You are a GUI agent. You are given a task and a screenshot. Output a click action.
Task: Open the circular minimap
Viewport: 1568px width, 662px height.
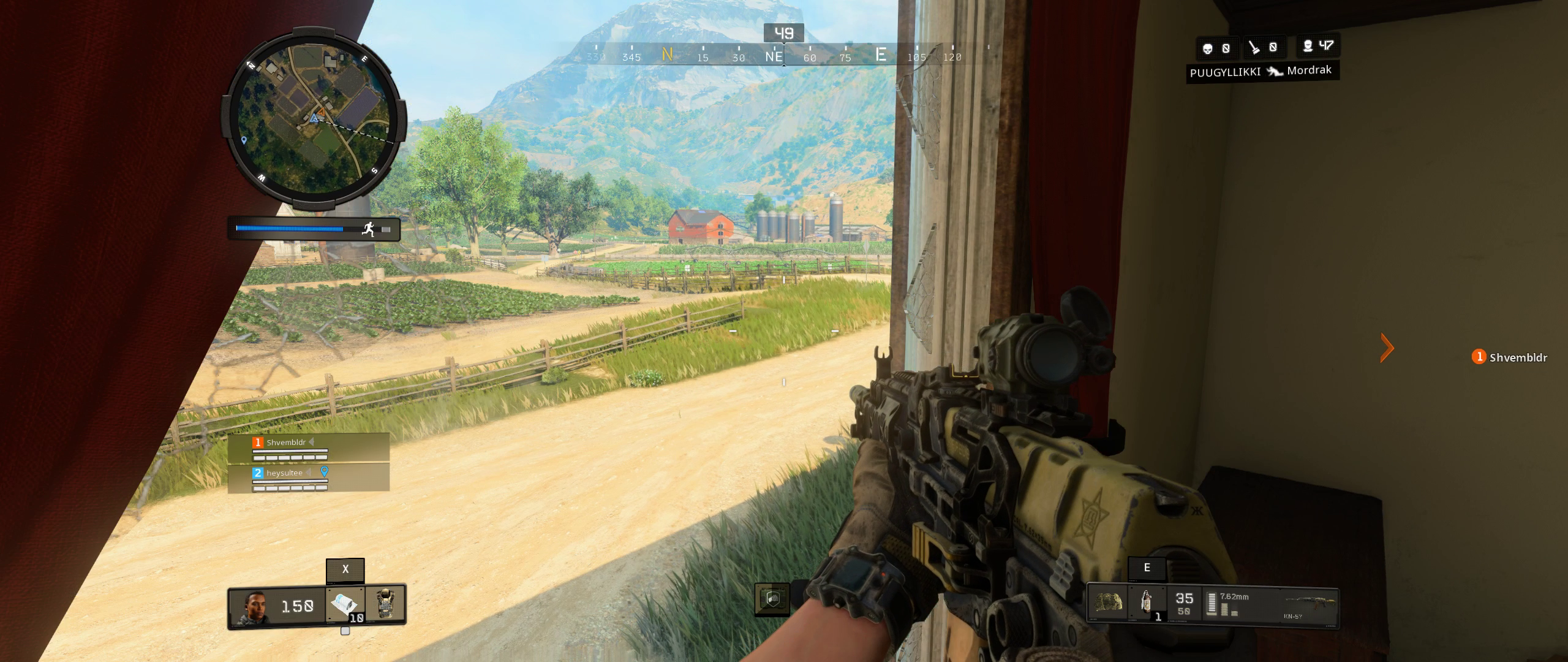tap(314, 118)
